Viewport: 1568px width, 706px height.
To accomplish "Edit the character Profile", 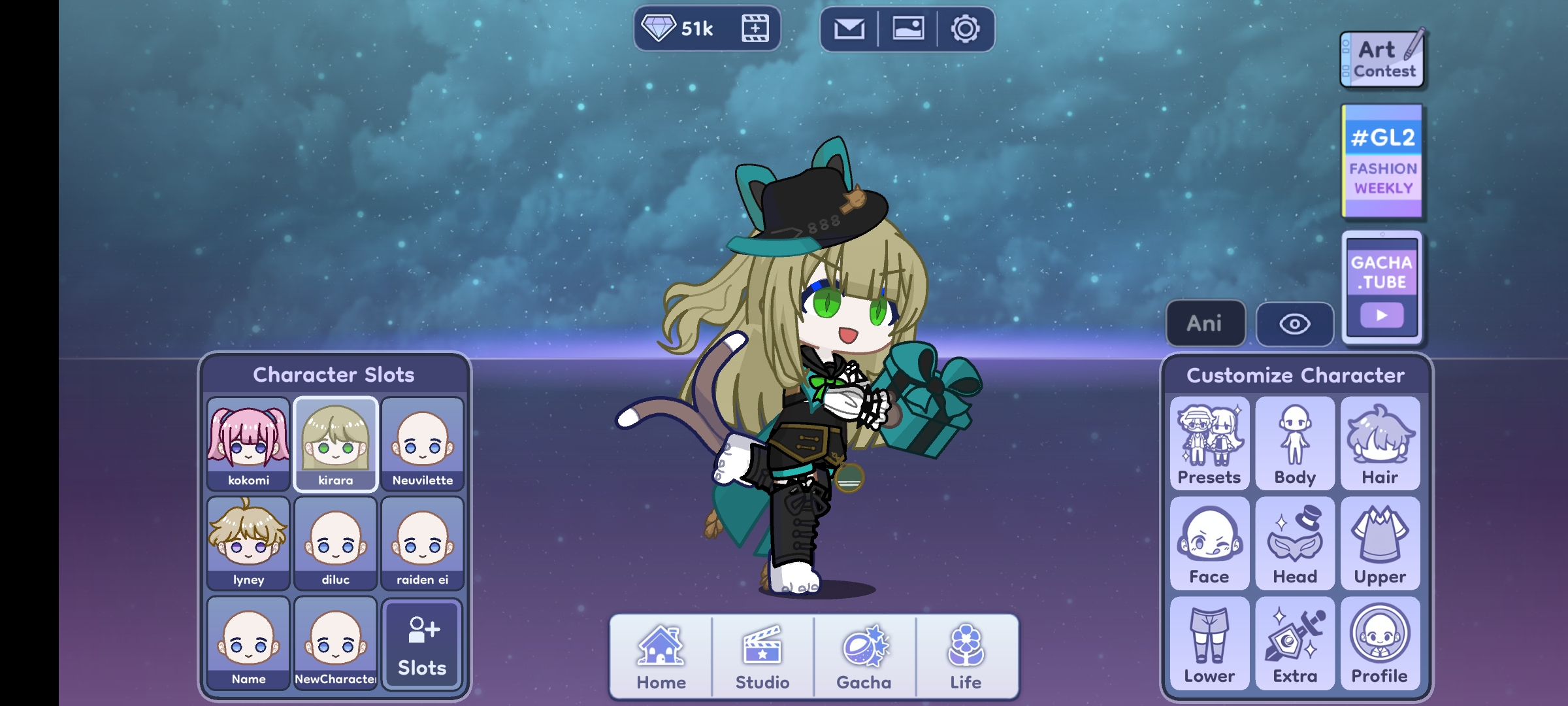I will click(x=1380, y=643).
